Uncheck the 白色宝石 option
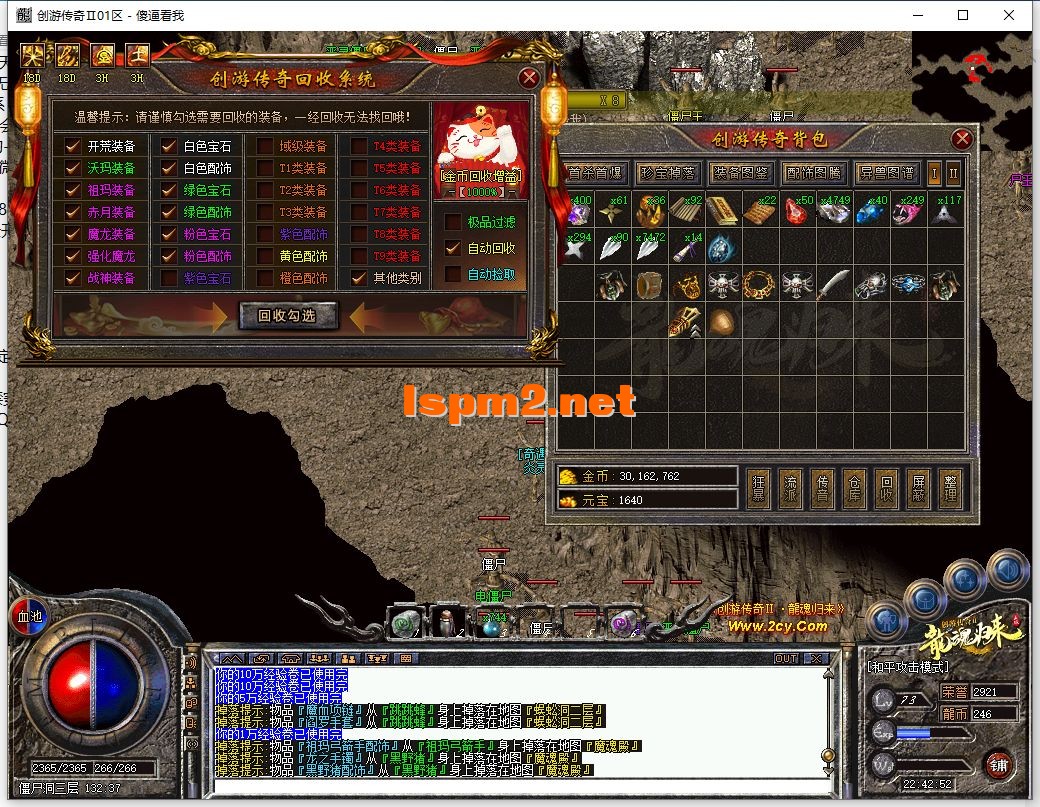 (168, 146)
